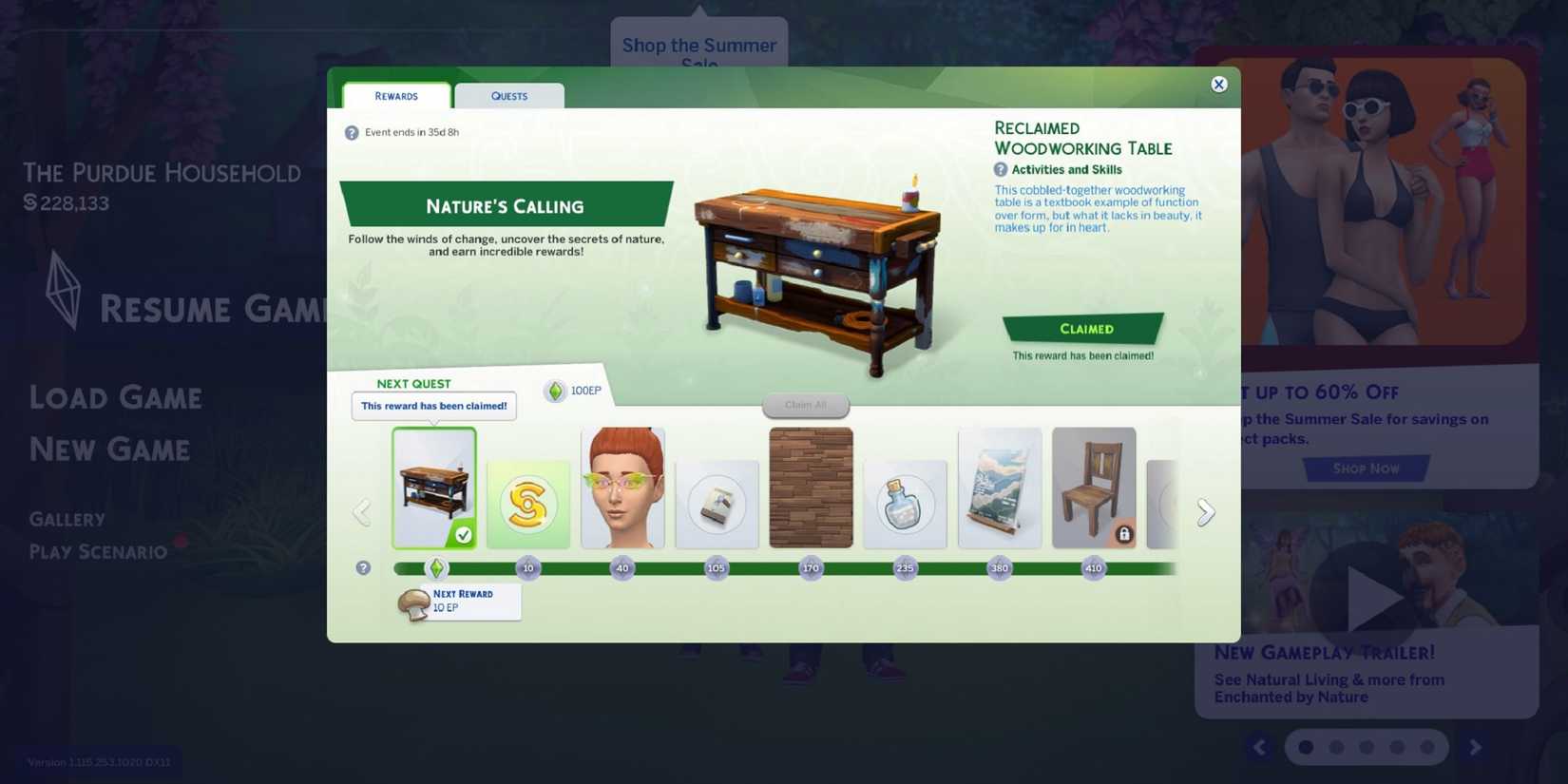Switch to the Rewards tab

coord(396,95)
